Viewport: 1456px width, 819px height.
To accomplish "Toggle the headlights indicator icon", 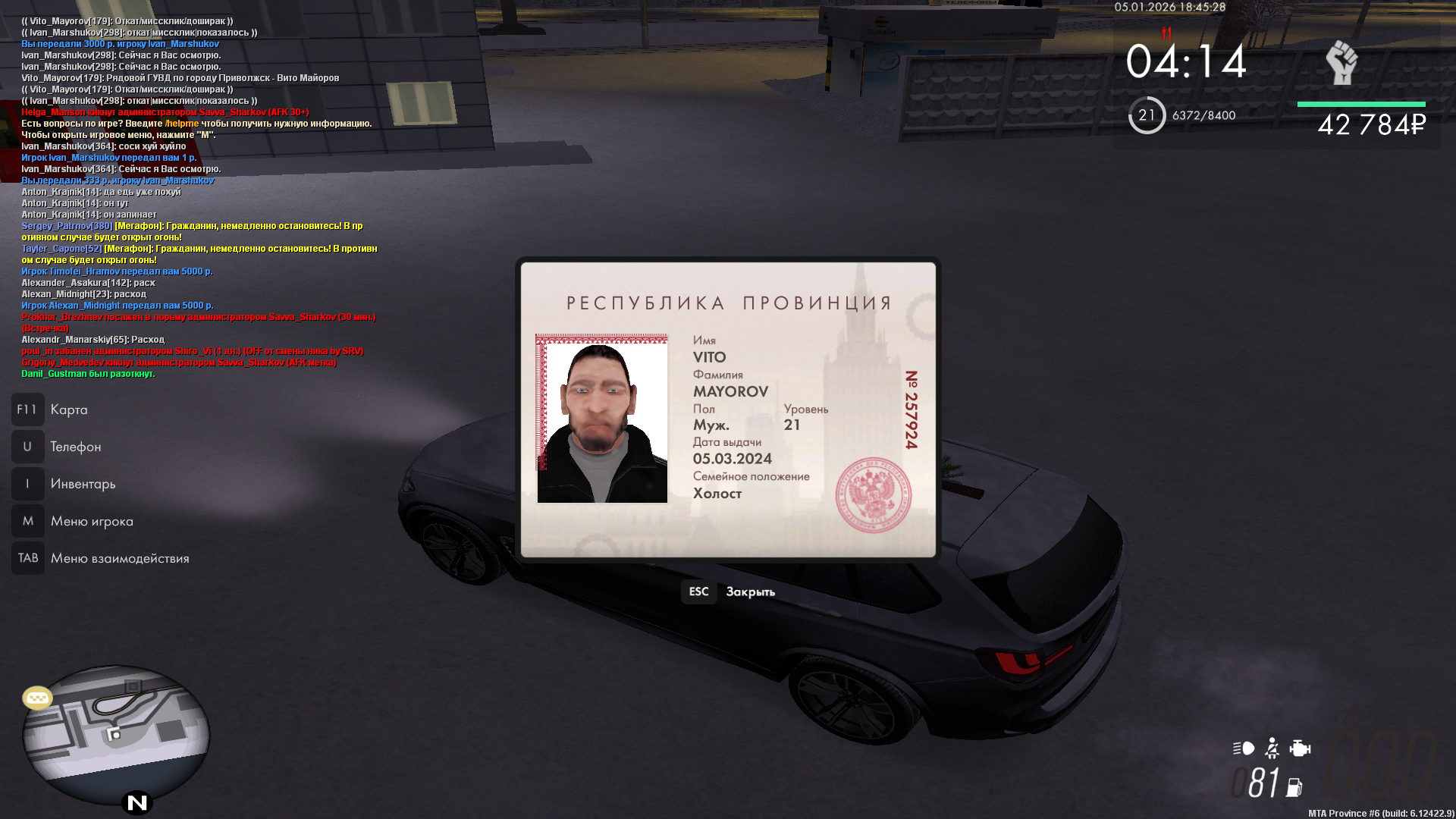I will pyautogui.click(x=1244, y=748).
